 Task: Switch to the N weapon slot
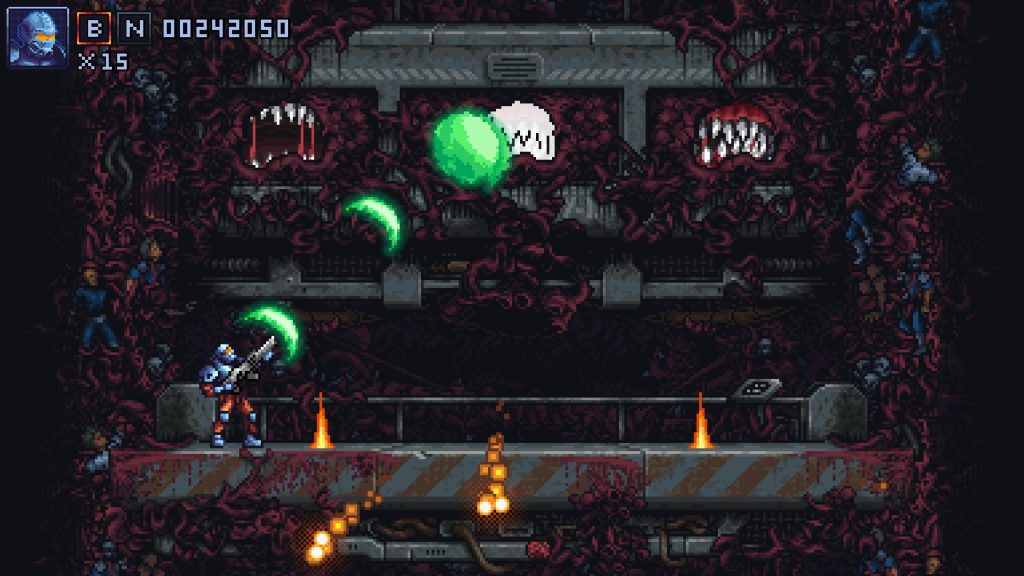pos(133,28)
